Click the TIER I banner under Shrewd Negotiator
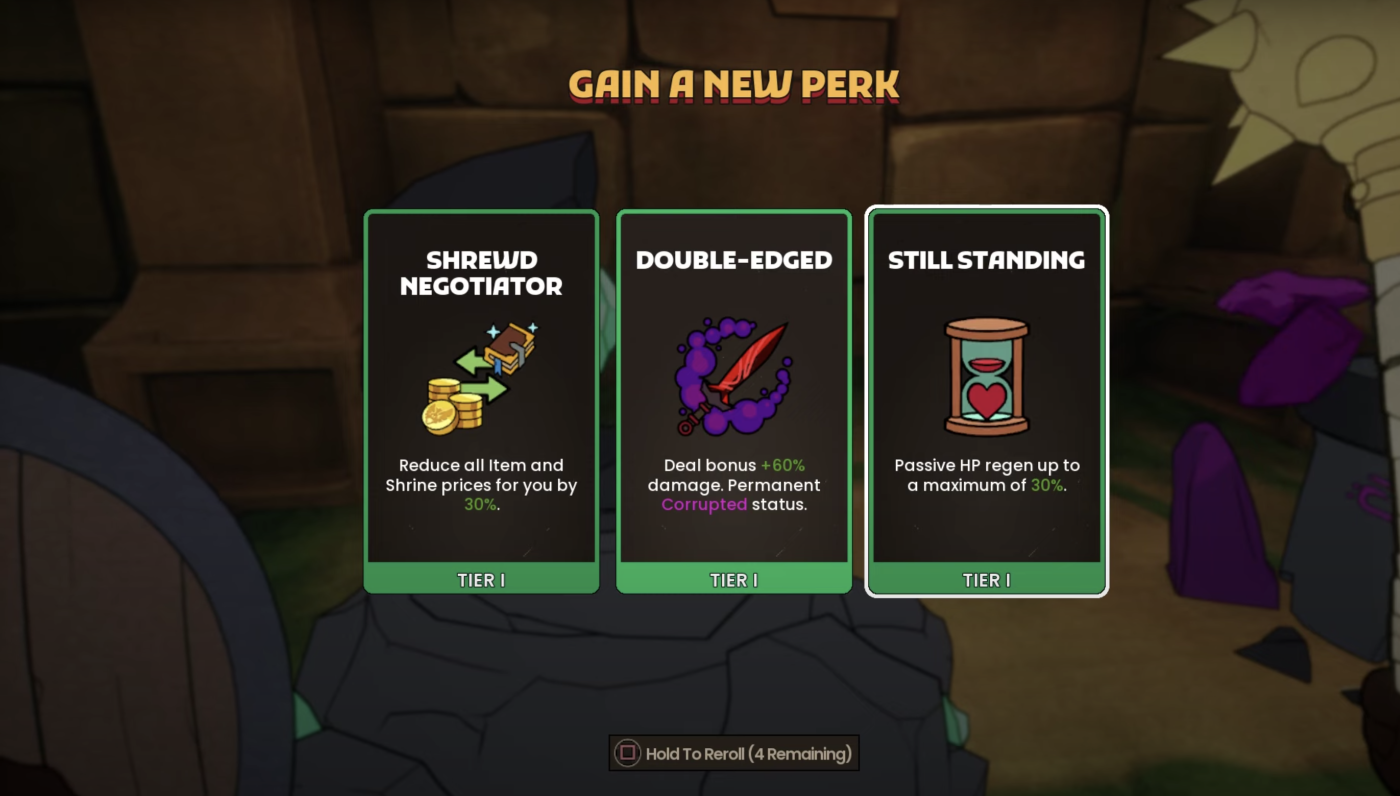The width and height of the screenshot is (1400, 796). point(480,580)
